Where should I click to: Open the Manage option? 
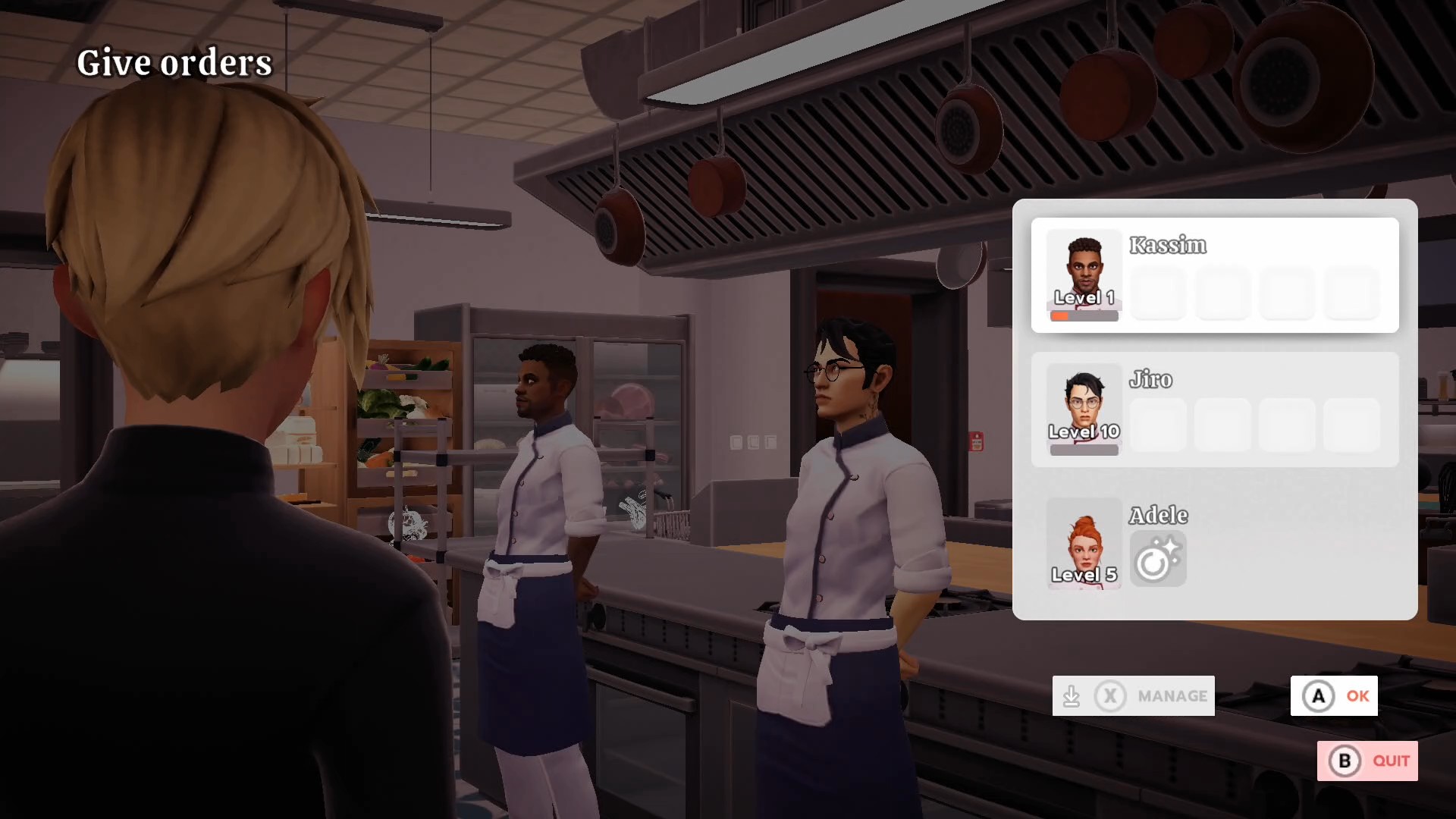[1133, 695]
